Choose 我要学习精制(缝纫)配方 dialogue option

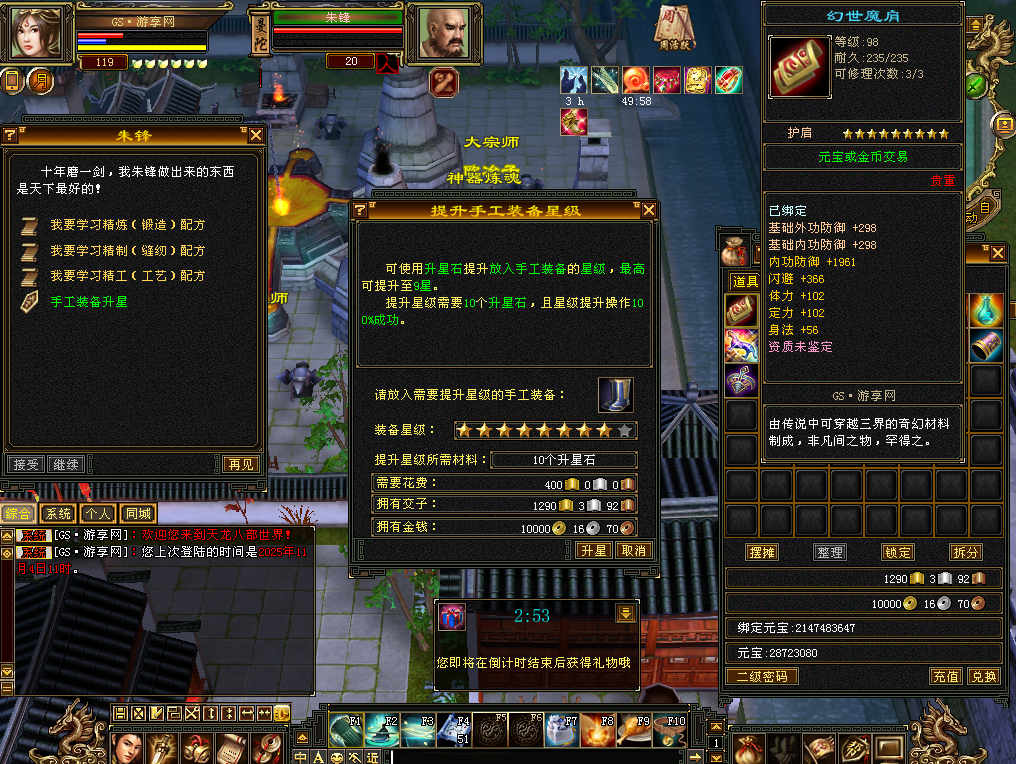[127, 250]
